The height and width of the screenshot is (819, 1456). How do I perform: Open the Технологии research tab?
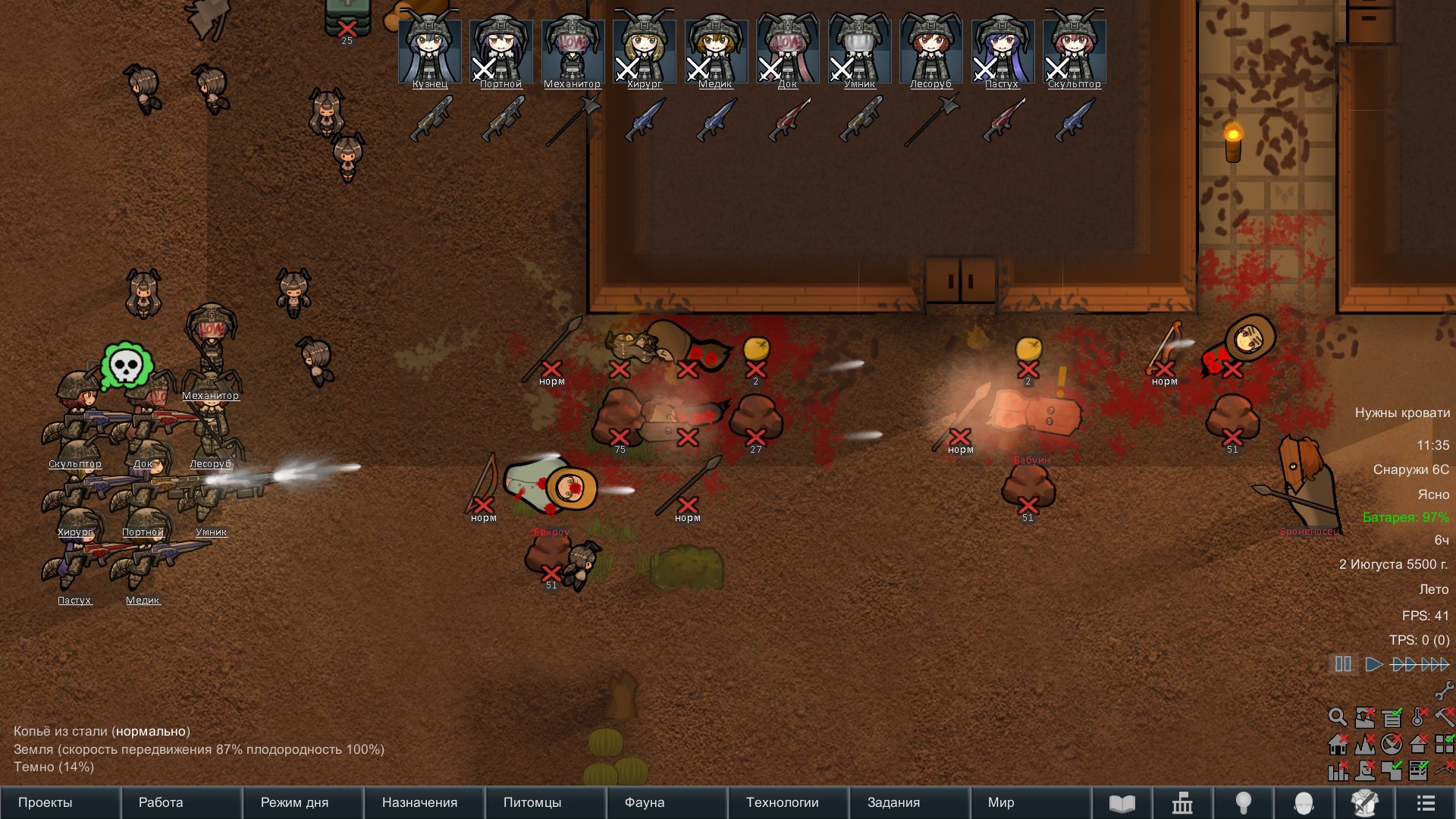point(782,802)
